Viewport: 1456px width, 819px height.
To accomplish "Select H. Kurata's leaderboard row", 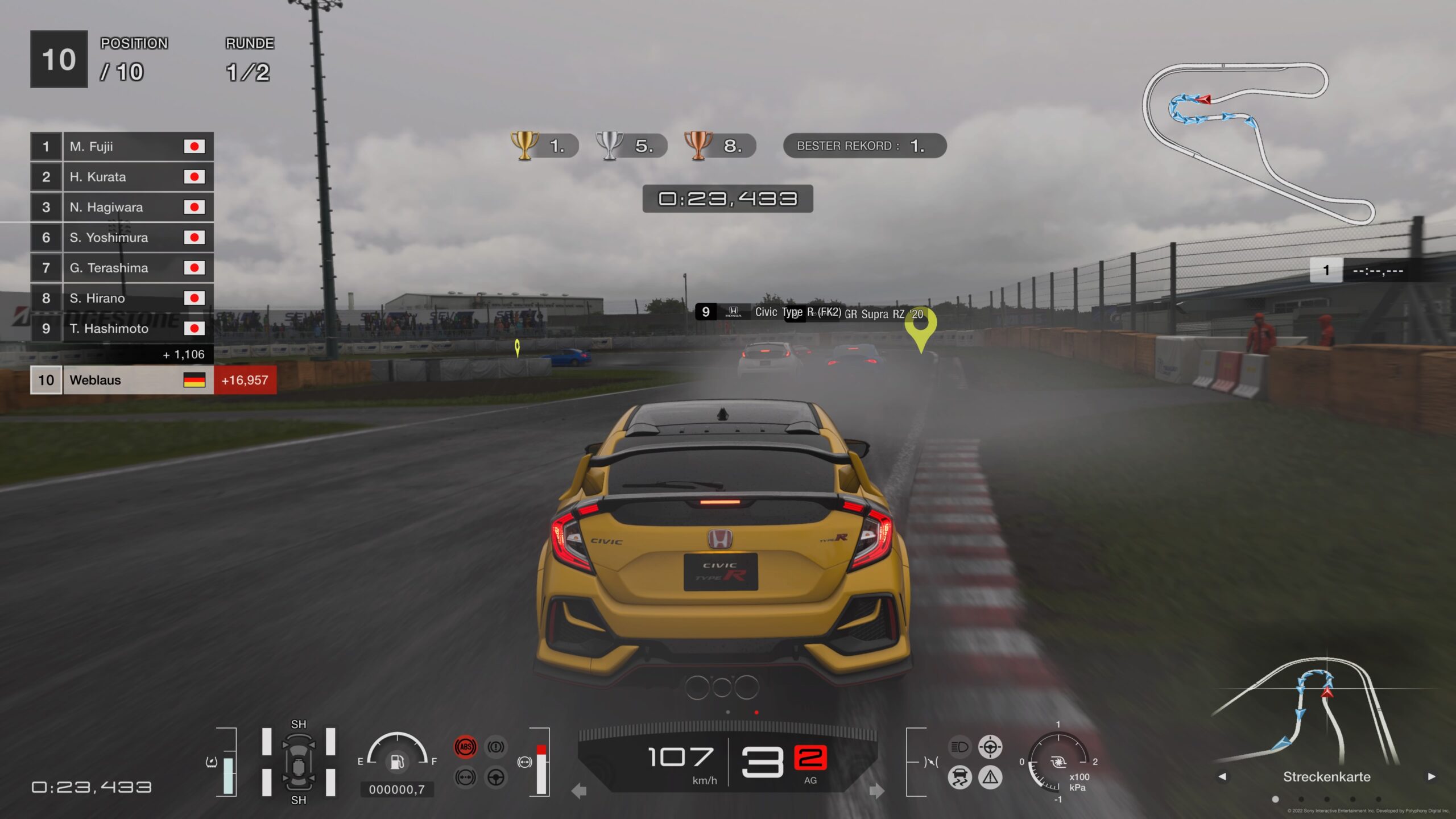I will [x=122, y=177].
